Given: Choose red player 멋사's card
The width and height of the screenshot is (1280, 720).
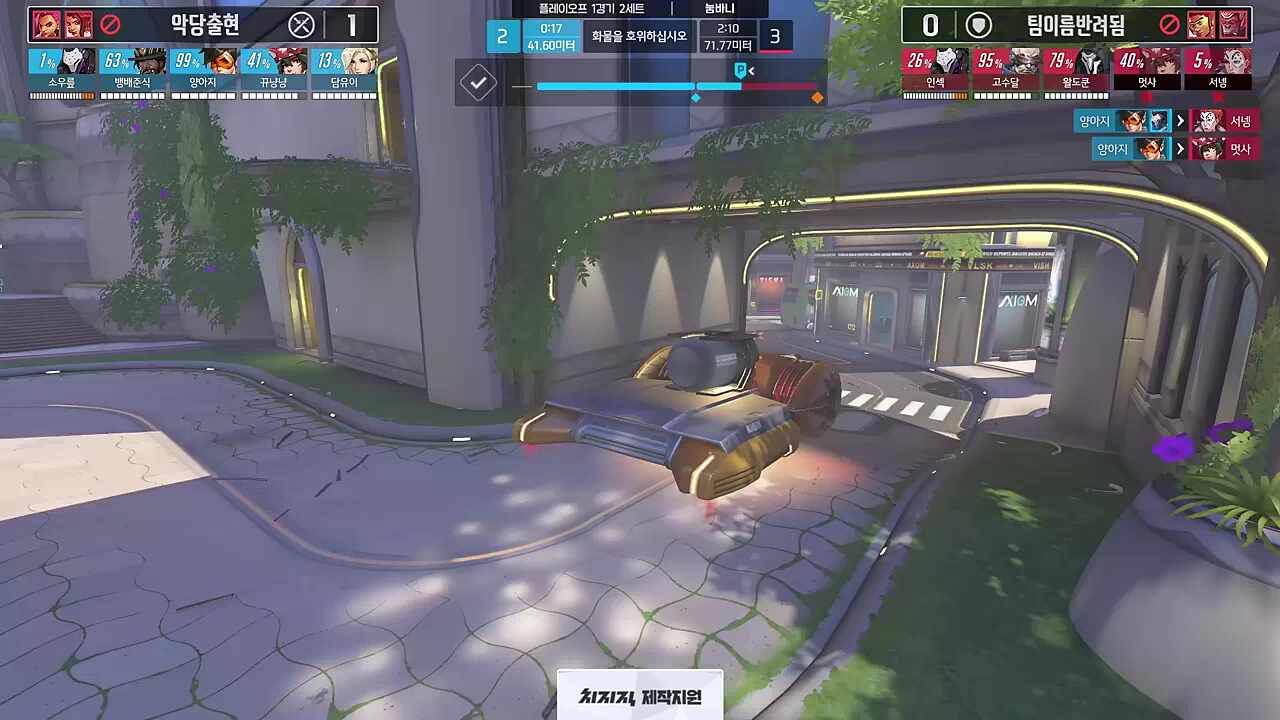Looking at the screenshot, I should 1147,72.
